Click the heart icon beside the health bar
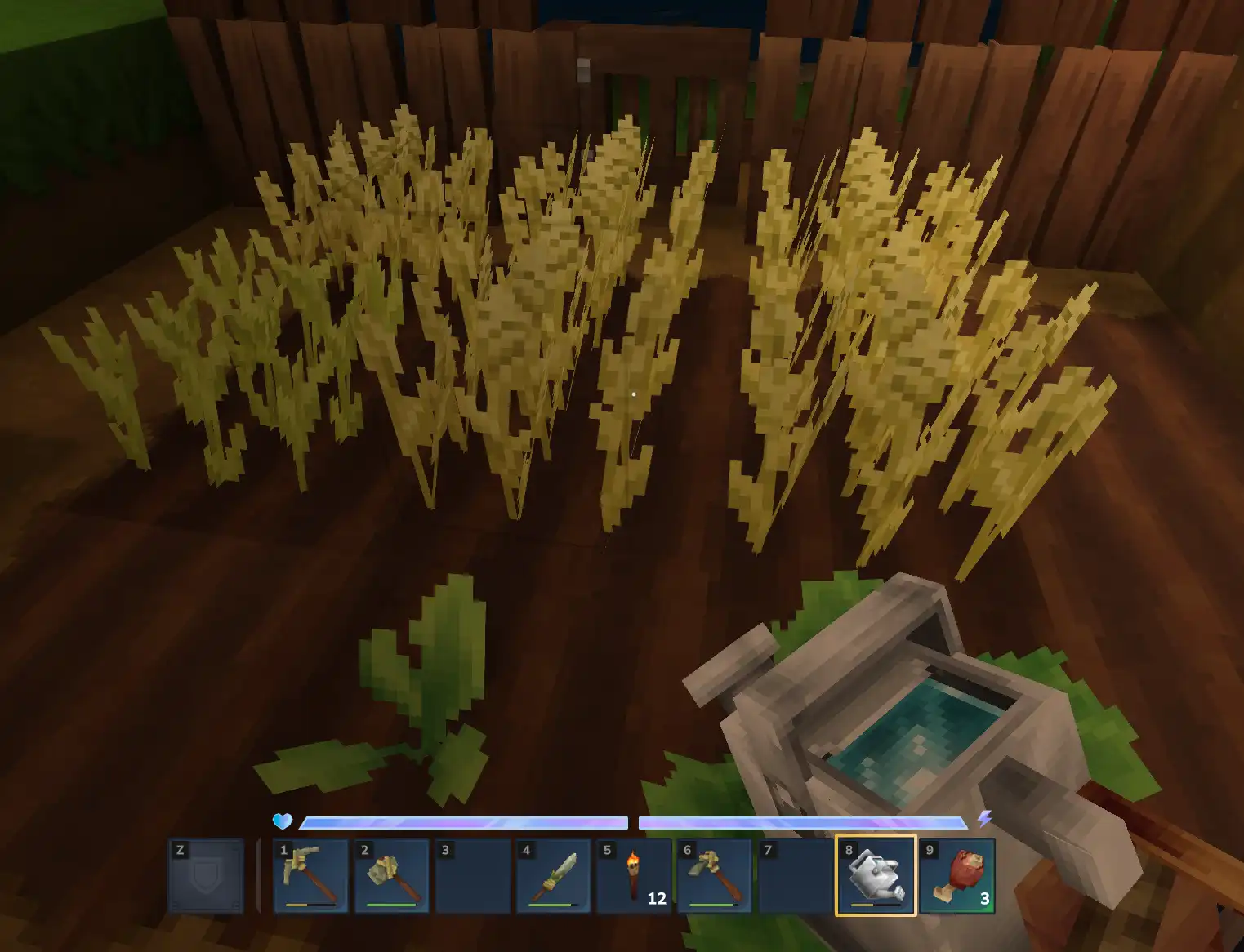1244x952 pixels. tap(283, 820)
